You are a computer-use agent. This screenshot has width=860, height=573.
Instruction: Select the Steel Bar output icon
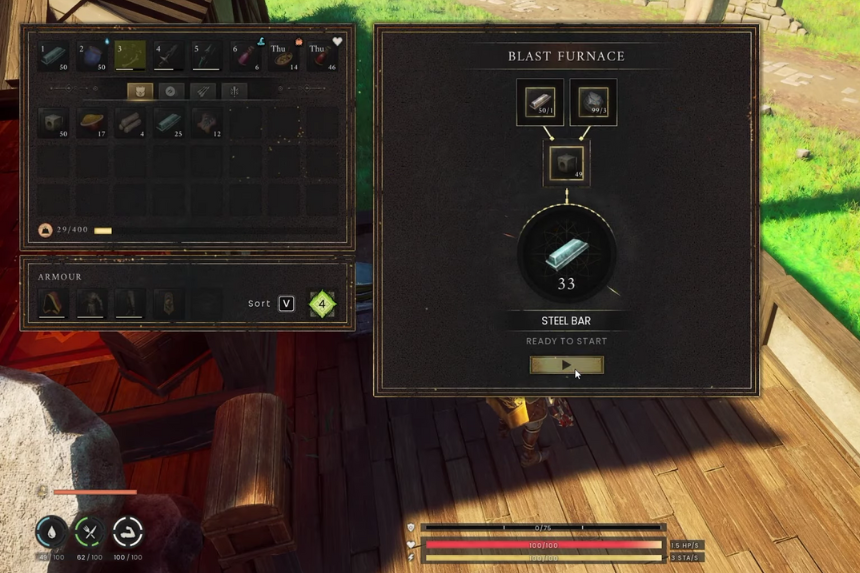coord(566,256)
